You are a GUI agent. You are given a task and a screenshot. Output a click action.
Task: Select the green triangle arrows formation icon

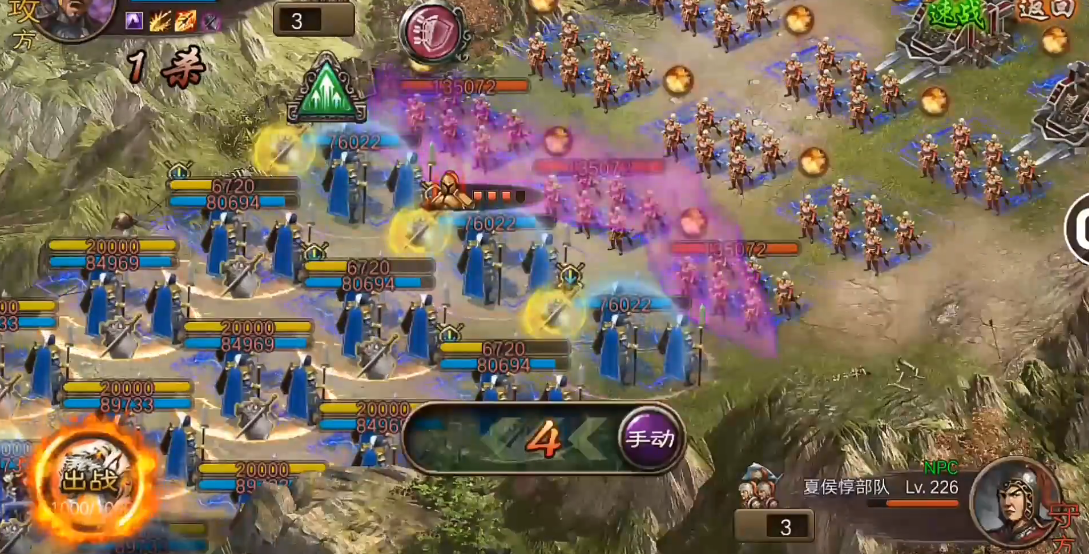pos(327,91)
